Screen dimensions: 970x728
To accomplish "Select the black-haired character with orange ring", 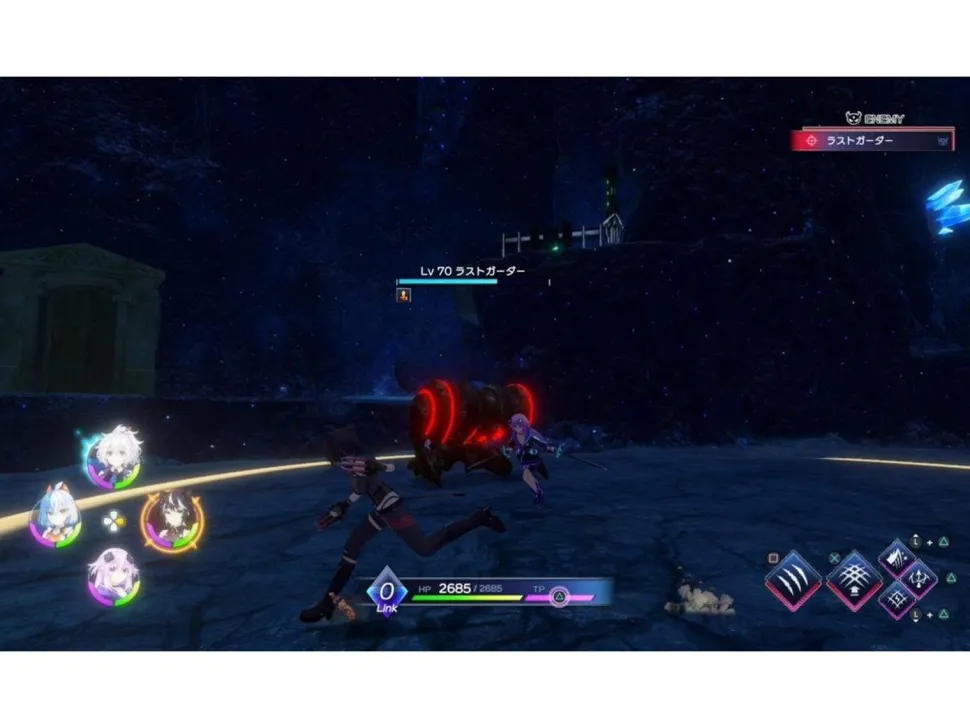I will click(172, 518).
